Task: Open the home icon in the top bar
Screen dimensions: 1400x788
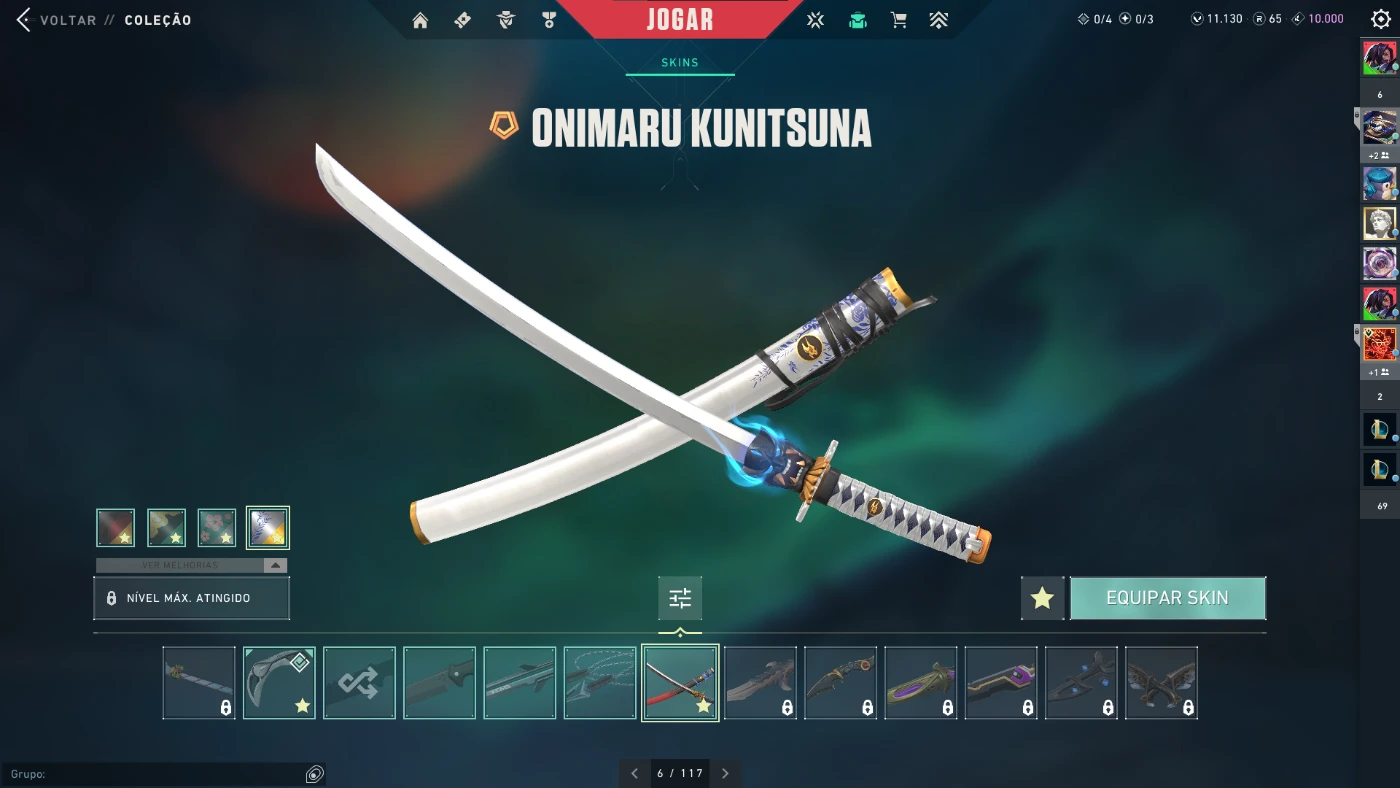Action: pos(420,20)
